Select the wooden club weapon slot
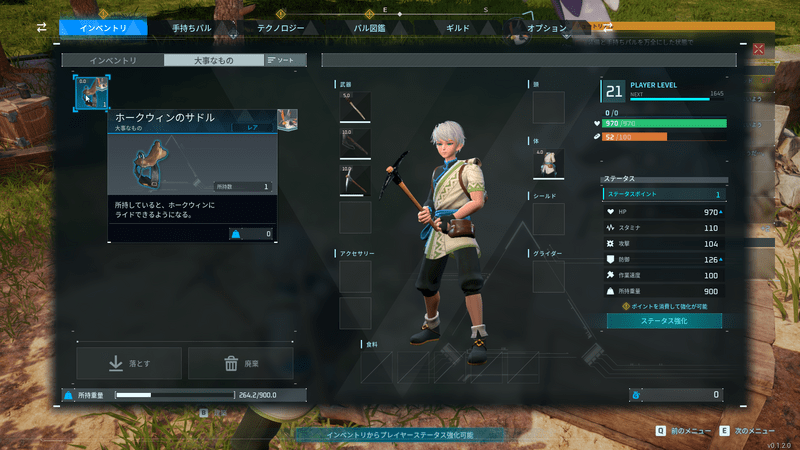The width and height of the screenshot is (800, 450). (x=355, y=108)
